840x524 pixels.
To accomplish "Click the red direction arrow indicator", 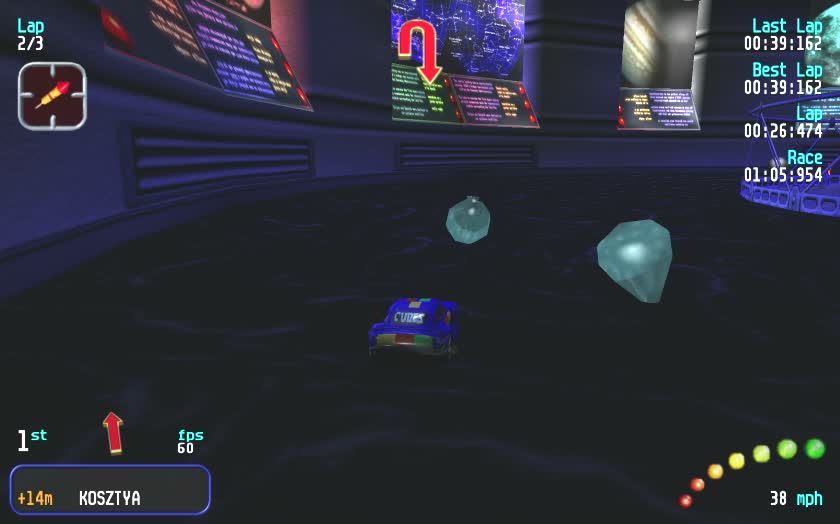I will (x=113, y=432).
